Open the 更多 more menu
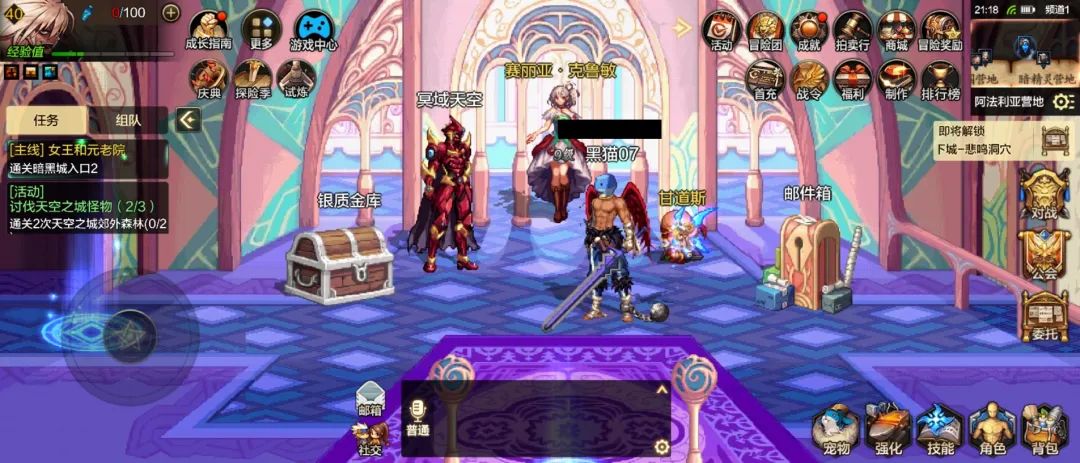This screenshot has width=1080, height=463. [261, 28]
